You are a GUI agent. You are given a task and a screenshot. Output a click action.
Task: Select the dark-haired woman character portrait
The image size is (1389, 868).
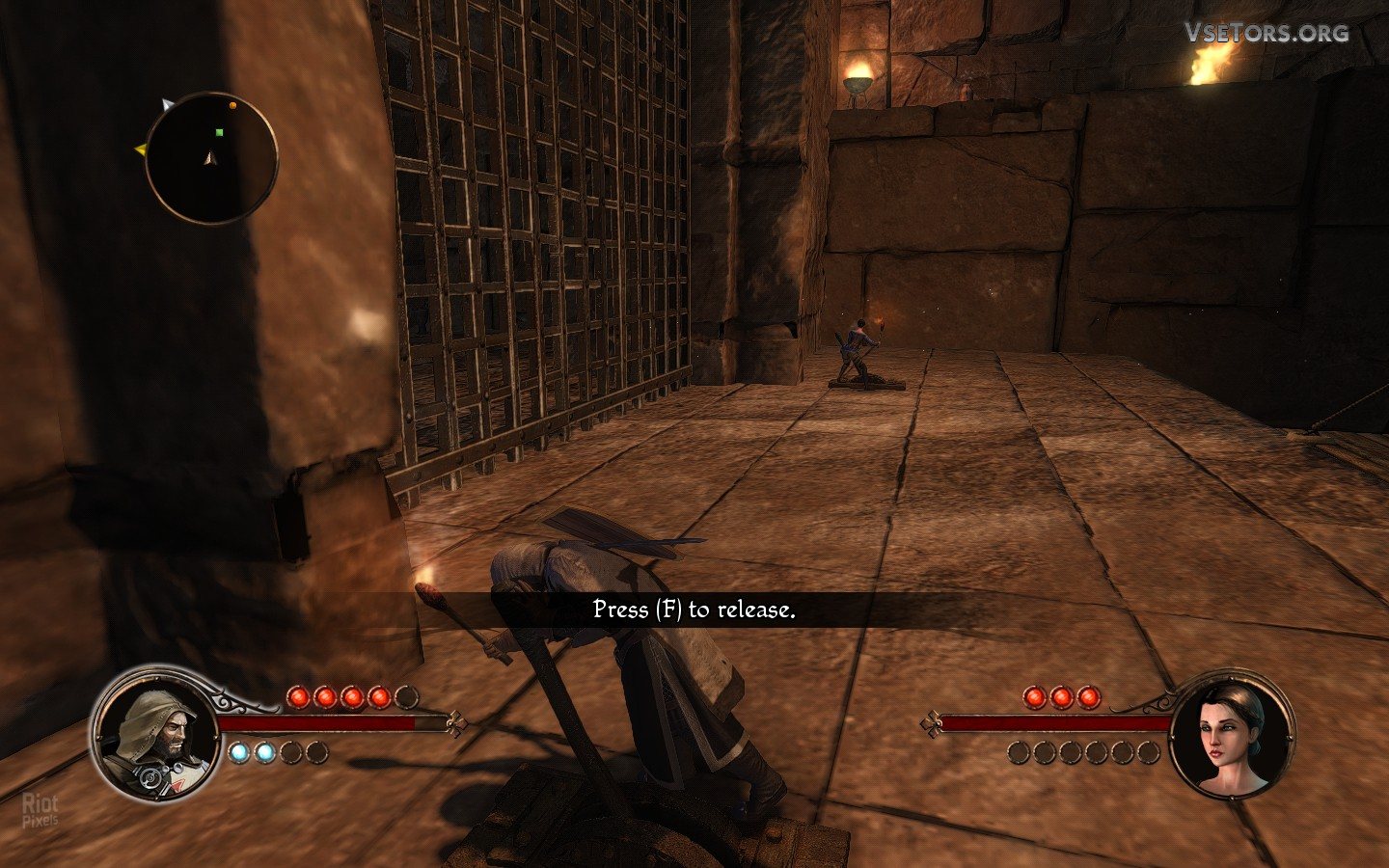[x=1232, y=737]
